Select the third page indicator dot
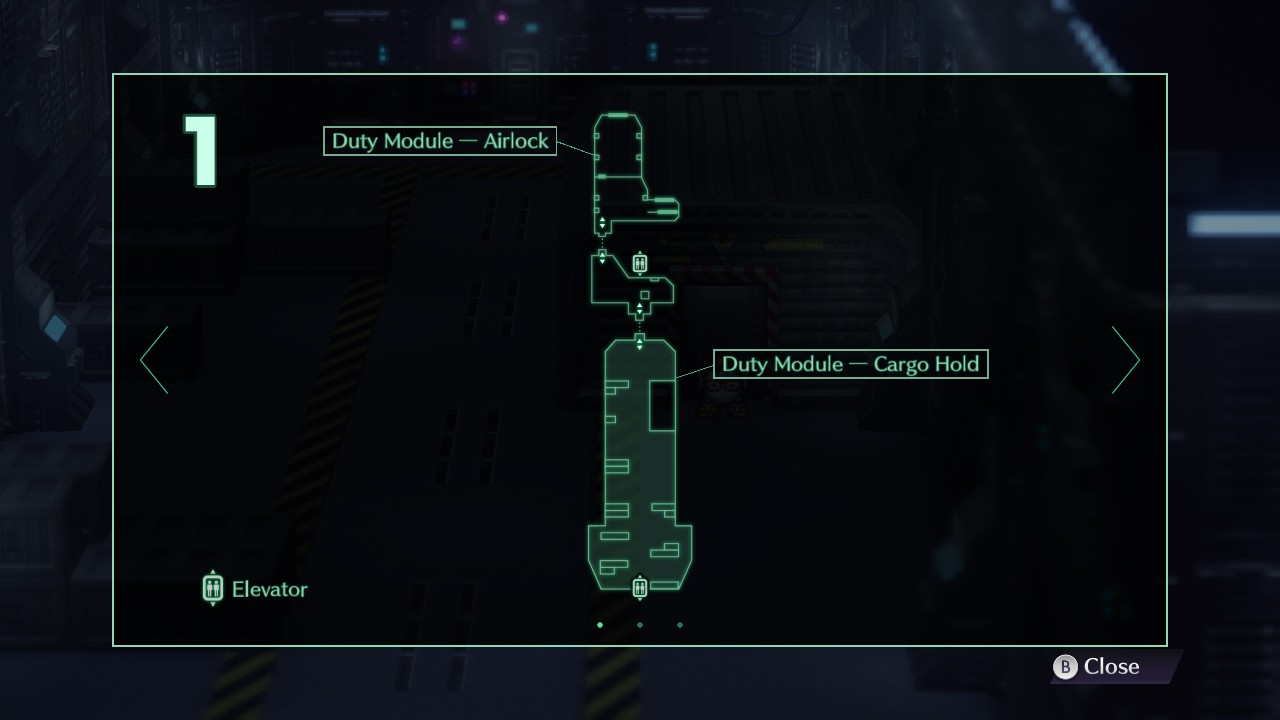This screenshot has height=720, width=1280. (x=680, y=625)
